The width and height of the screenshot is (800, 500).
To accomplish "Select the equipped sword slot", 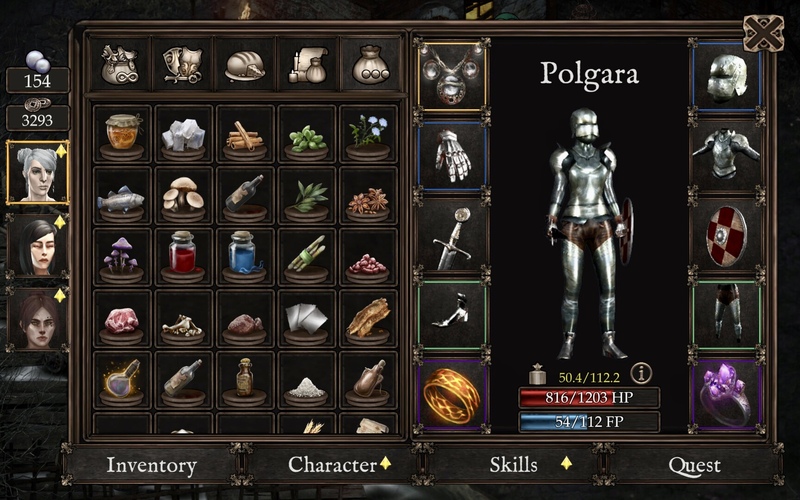I will coord(452,238).
